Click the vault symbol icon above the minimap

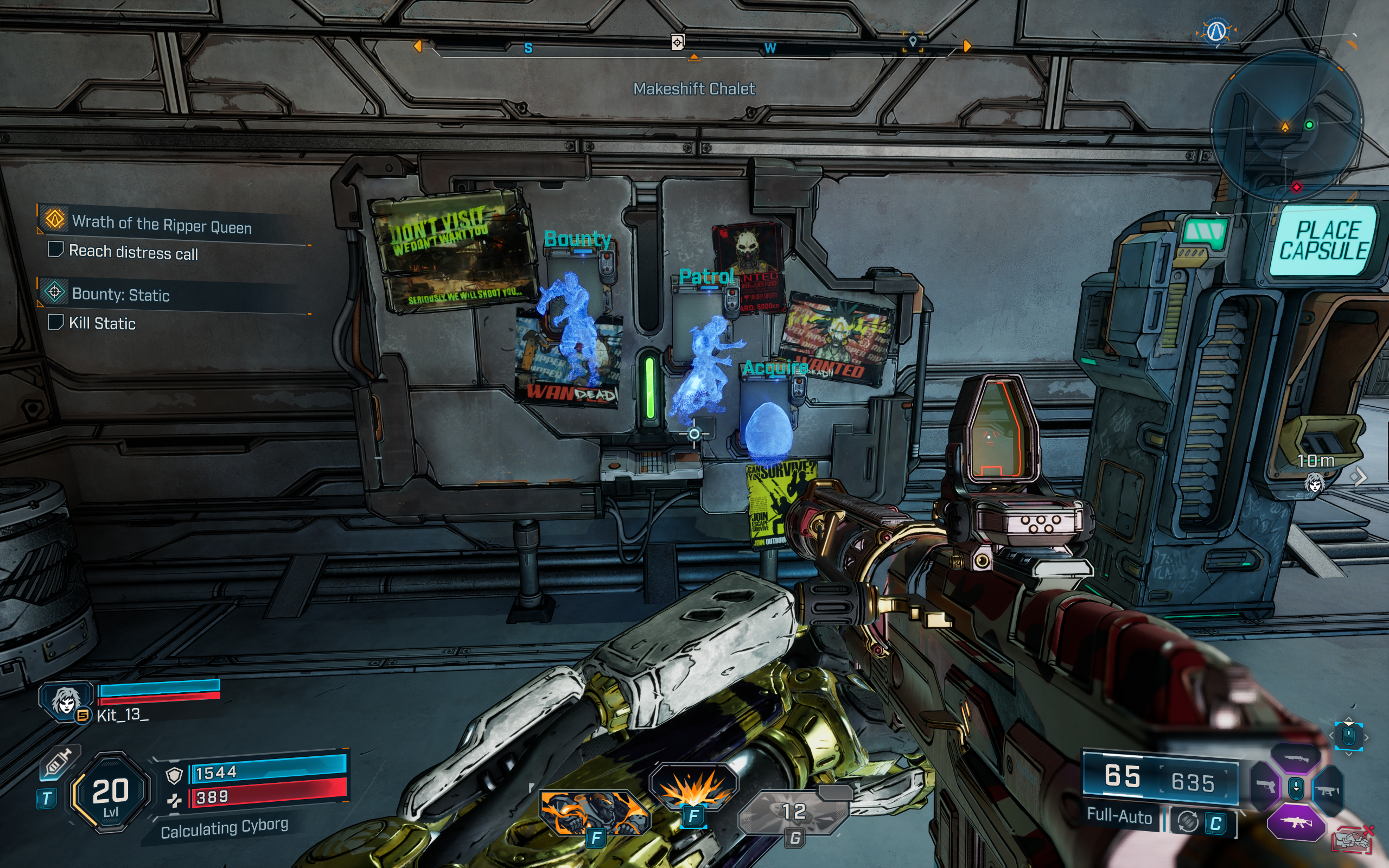[1216, 31]
